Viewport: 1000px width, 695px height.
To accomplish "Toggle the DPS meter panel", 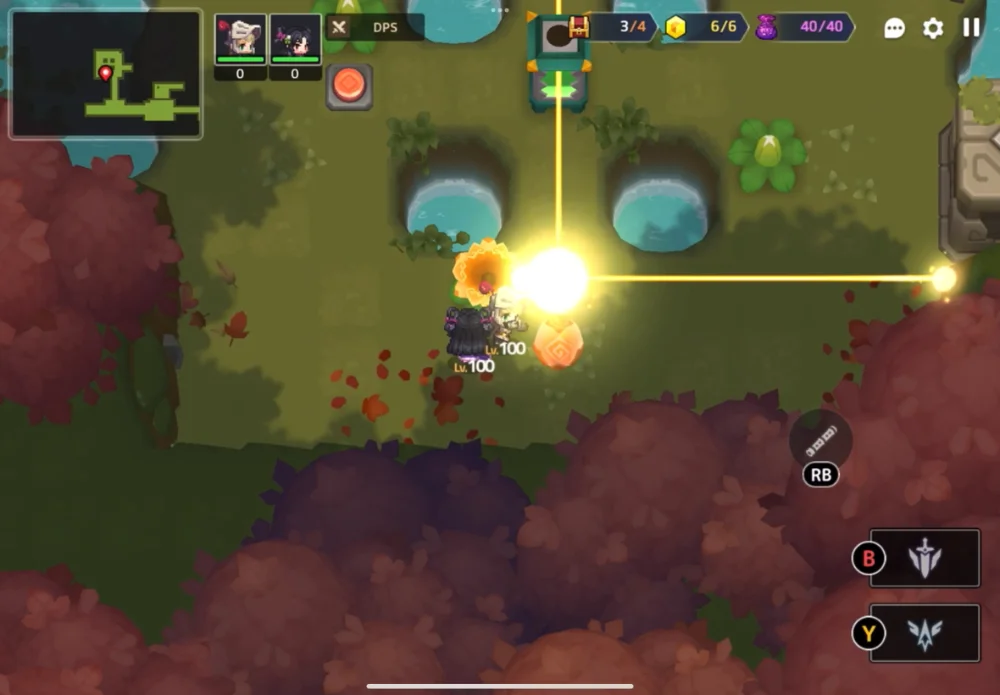I will [374, 27].
